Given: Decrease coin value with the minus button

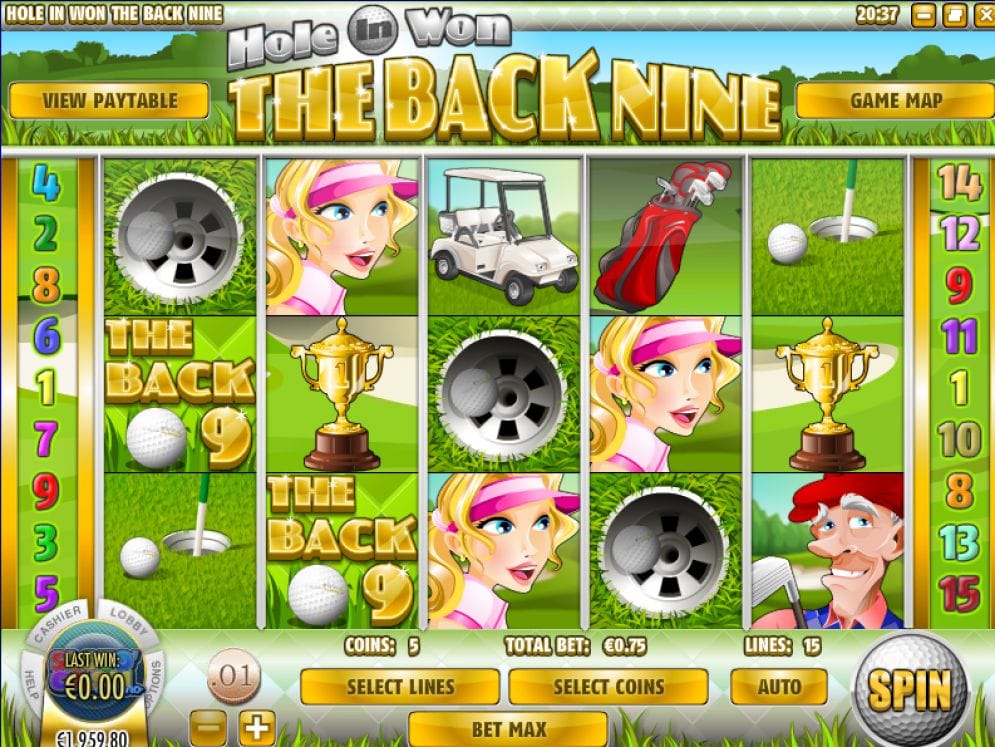Looking at the screenshot, I should [x=207, y=726].
